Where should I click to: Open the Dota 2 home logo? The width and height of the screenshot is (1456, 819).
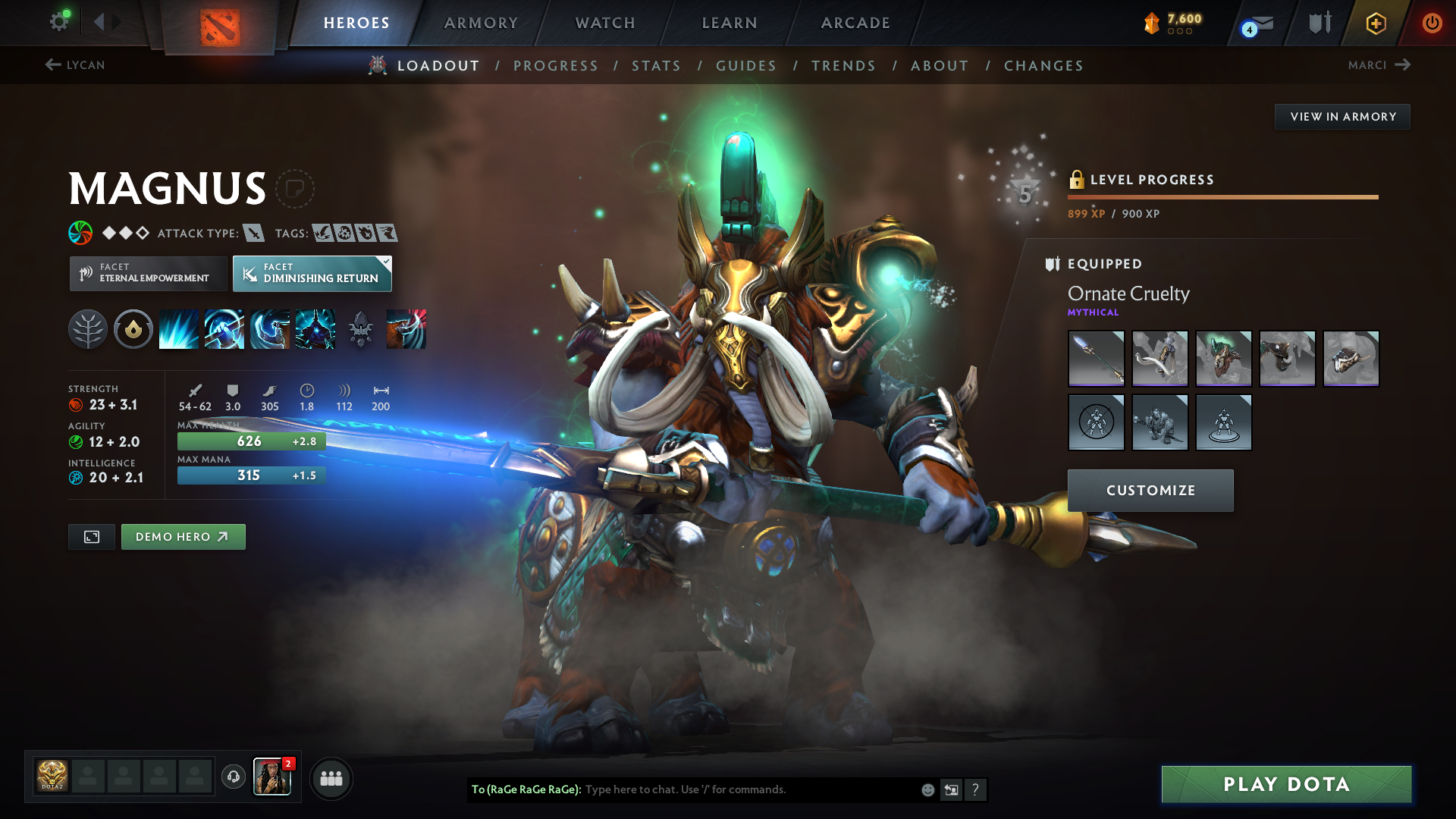pos(220,27)
